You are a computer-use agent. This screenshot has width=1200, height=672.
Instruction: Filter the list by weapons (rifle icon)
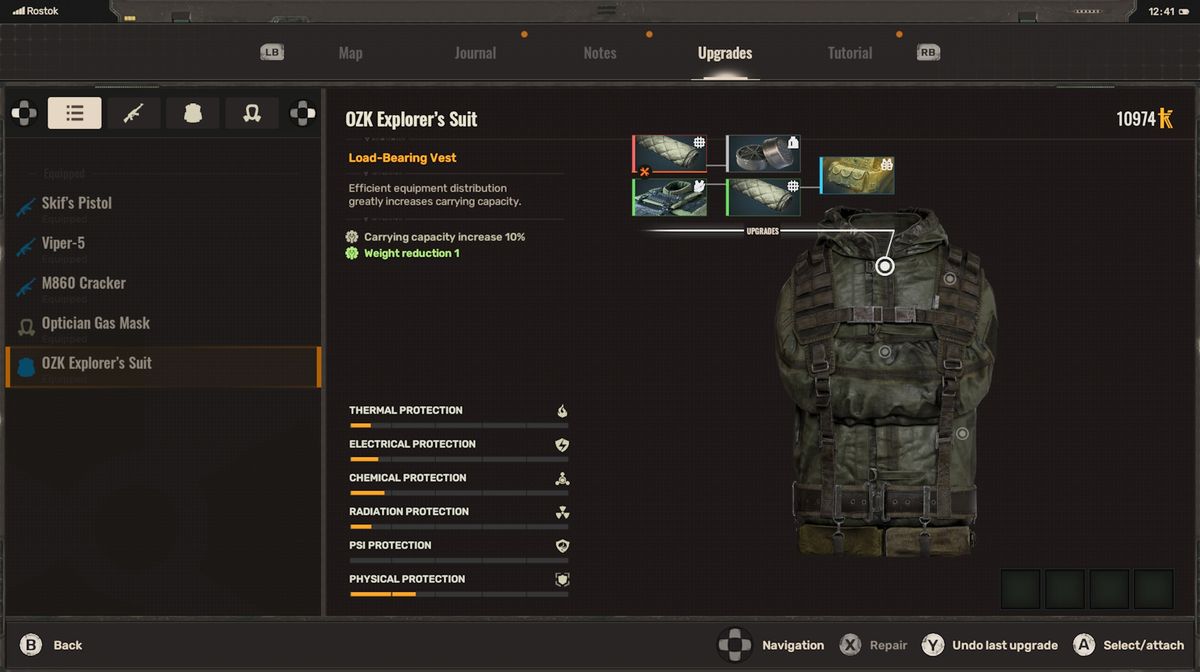(x=134, y=113)
